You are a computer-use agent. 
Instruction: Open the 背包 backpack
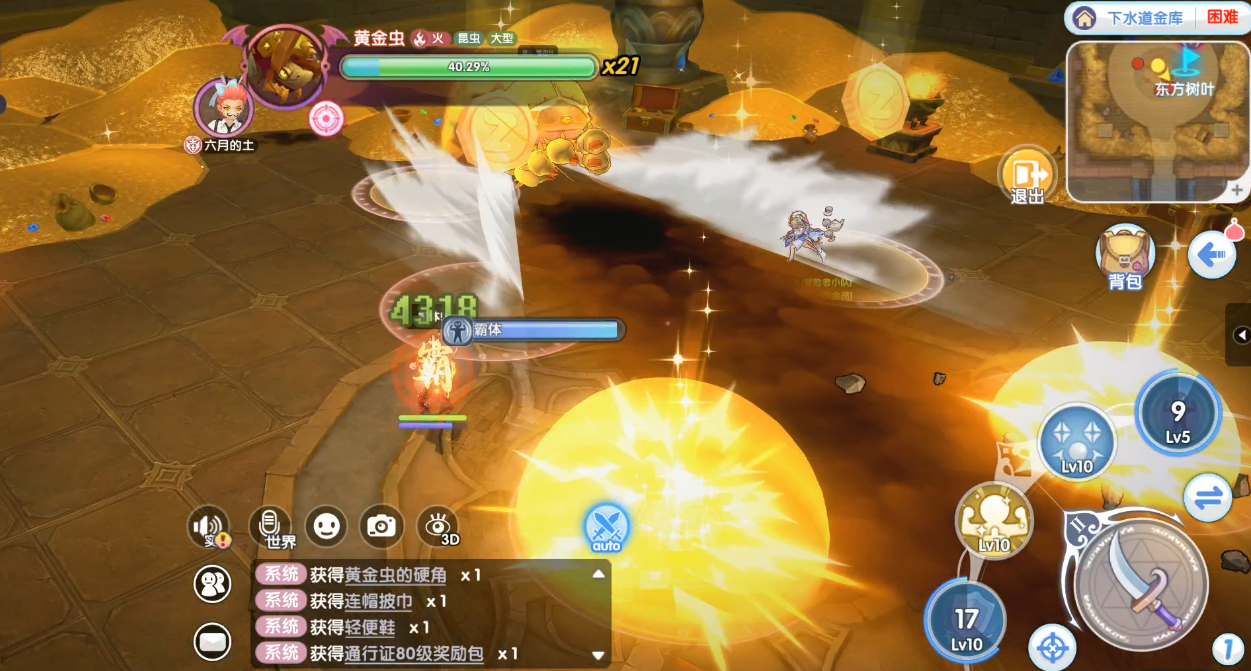1125,256
